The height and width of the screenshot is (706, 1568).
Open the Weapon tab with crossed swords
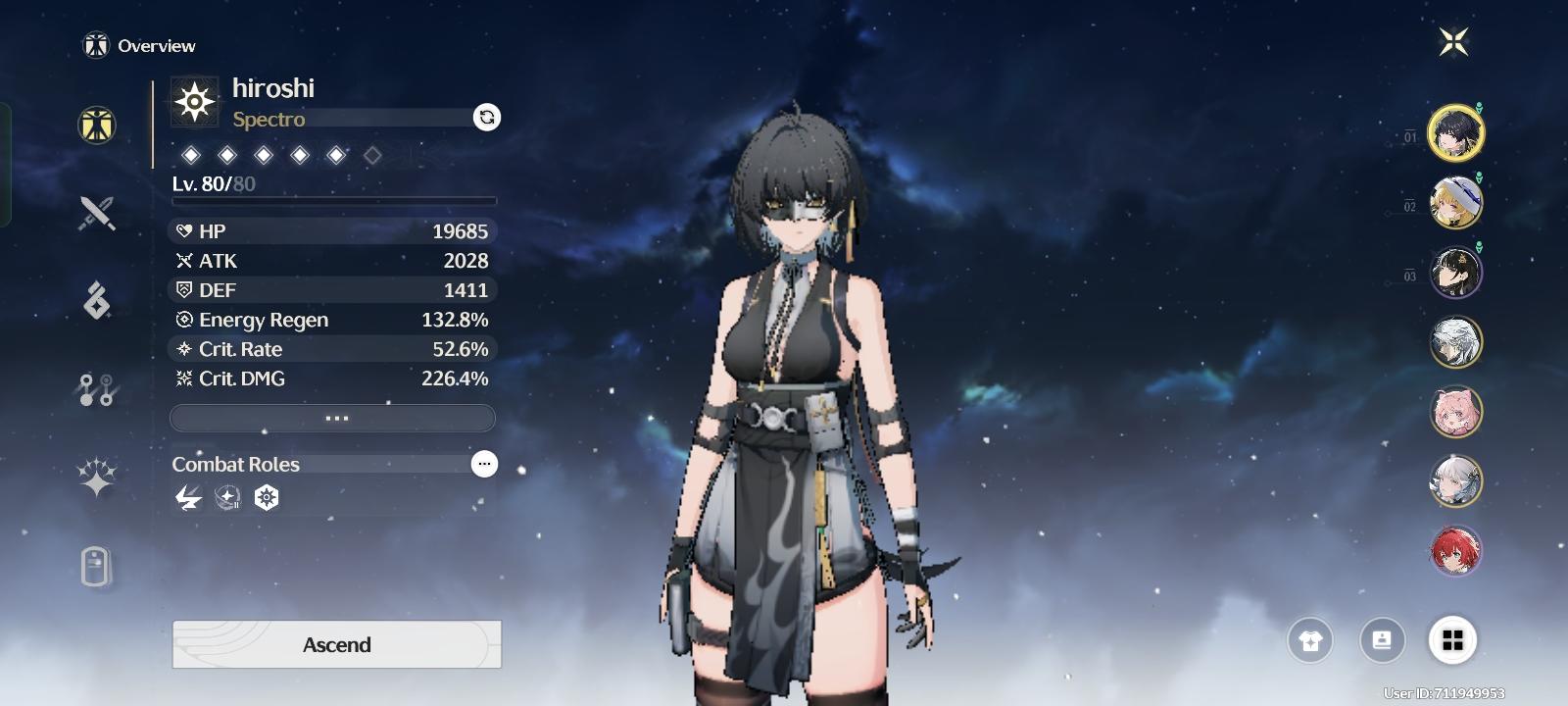[x=97, y=213]
